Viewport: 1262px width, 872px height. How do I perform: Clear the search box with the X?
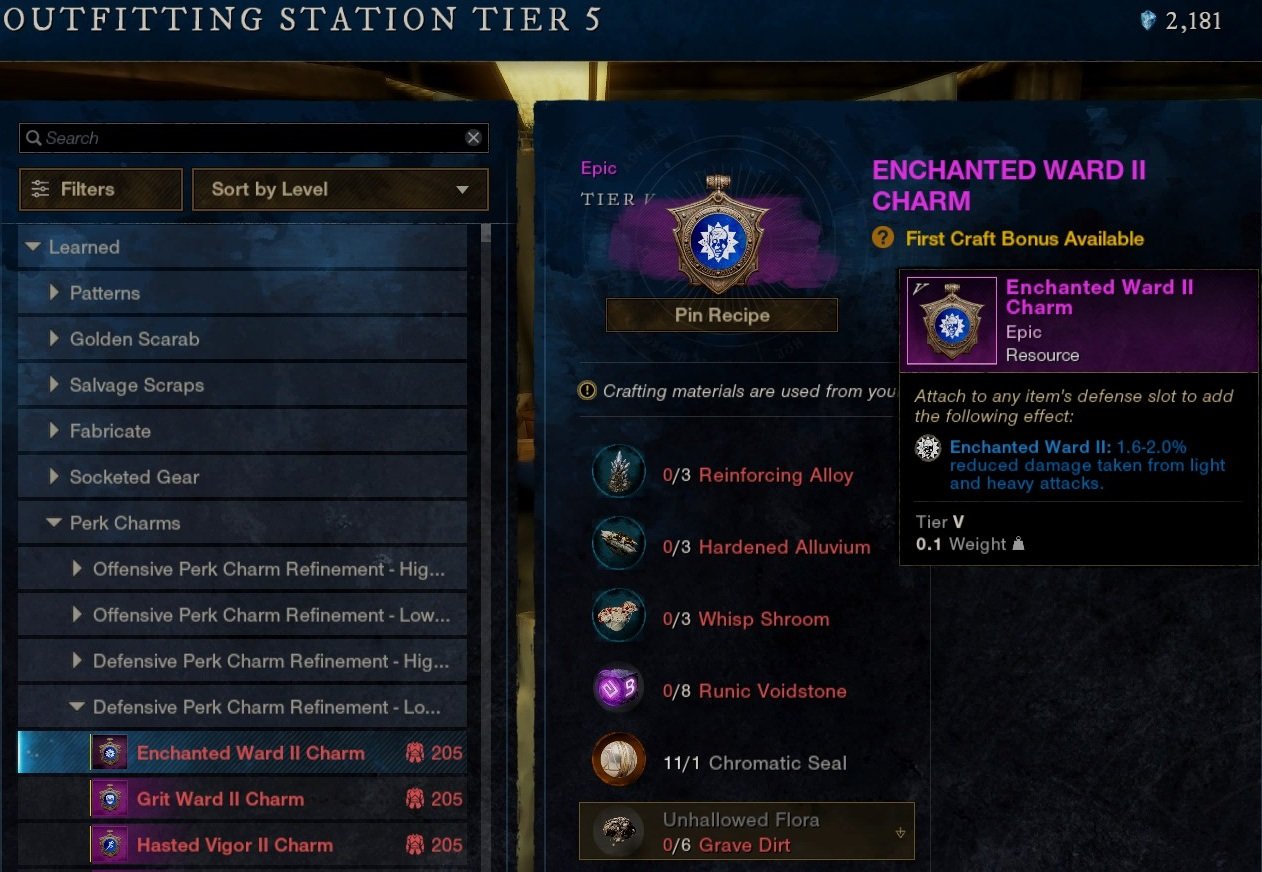click(x=473, y=138)
